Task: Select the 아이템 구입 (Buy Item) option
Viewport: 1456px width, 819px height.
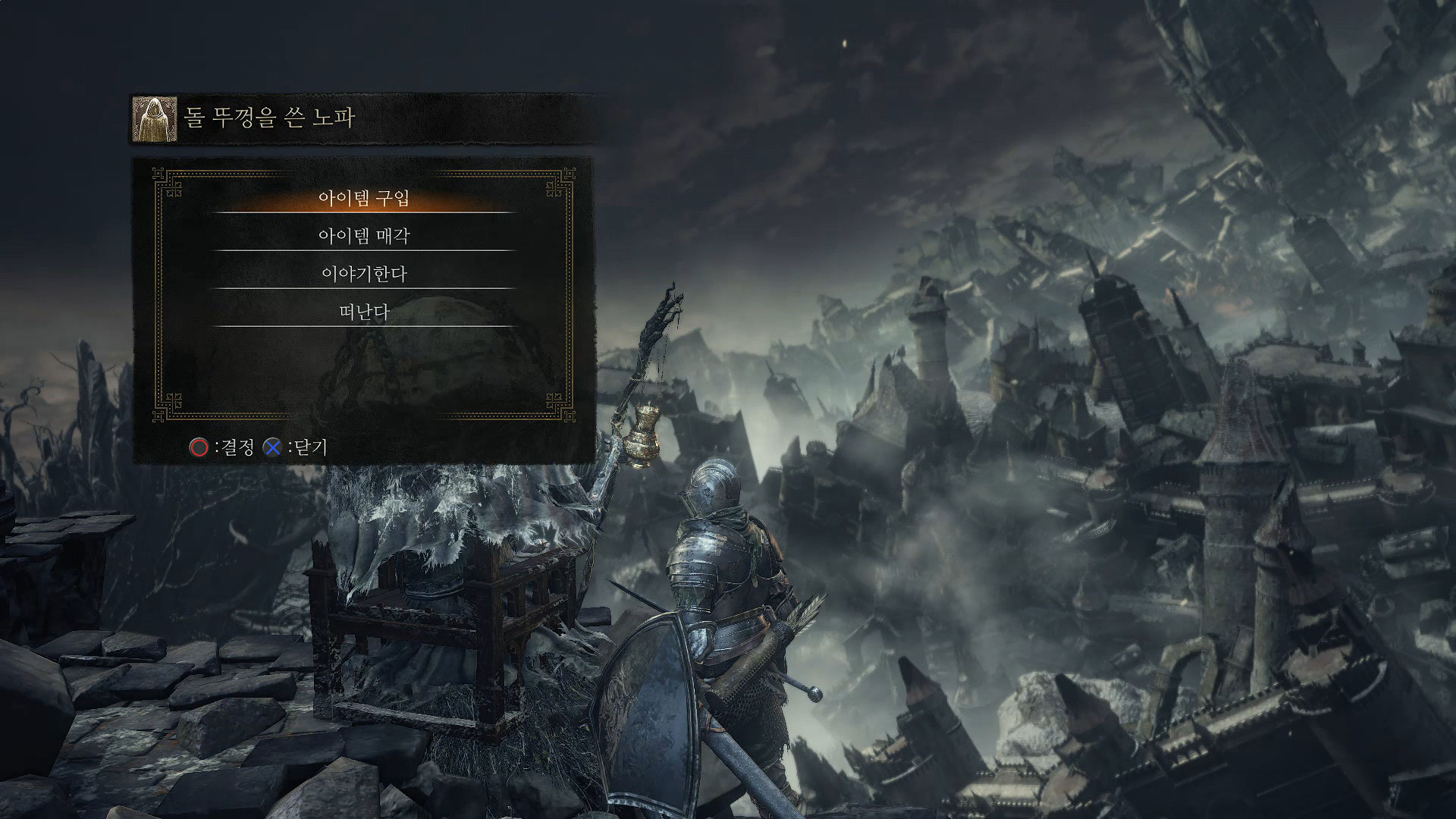Action: coord(364,198)
